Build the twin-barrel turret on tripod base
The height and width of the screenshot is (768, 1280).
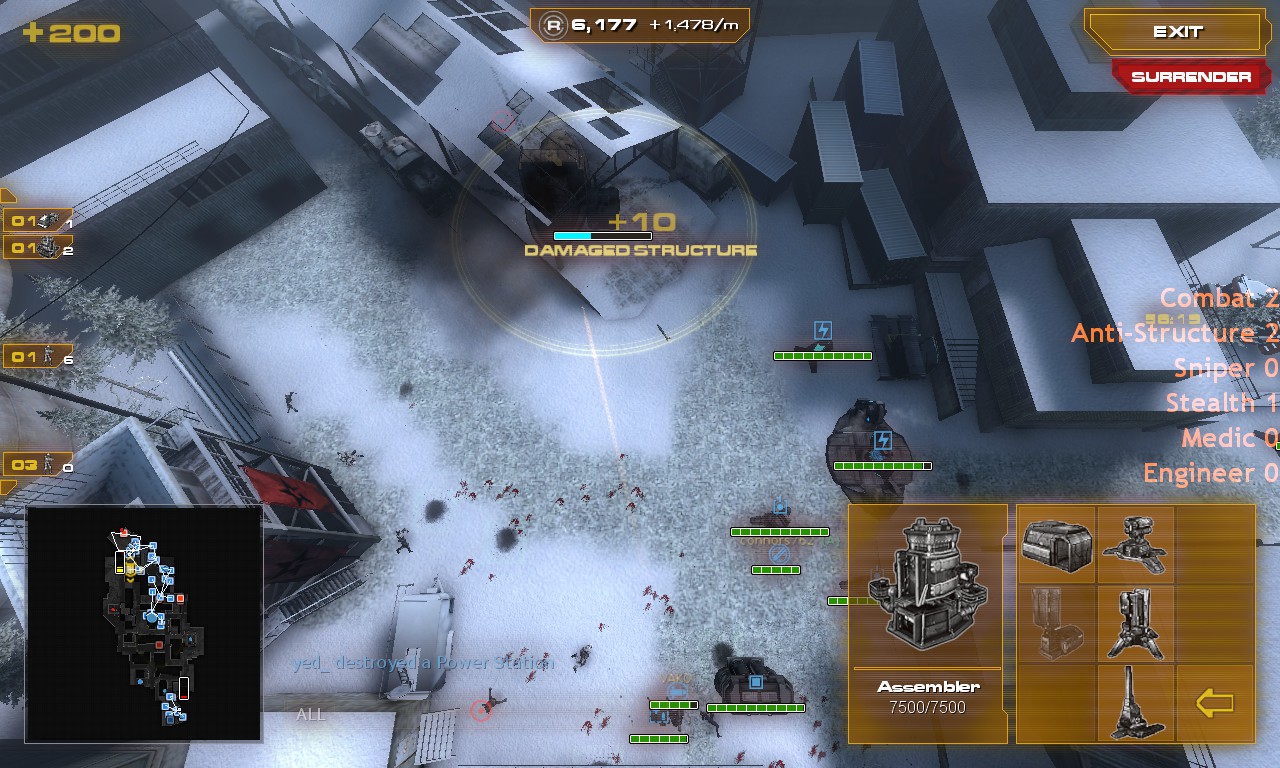click(x=1135, y=545)
